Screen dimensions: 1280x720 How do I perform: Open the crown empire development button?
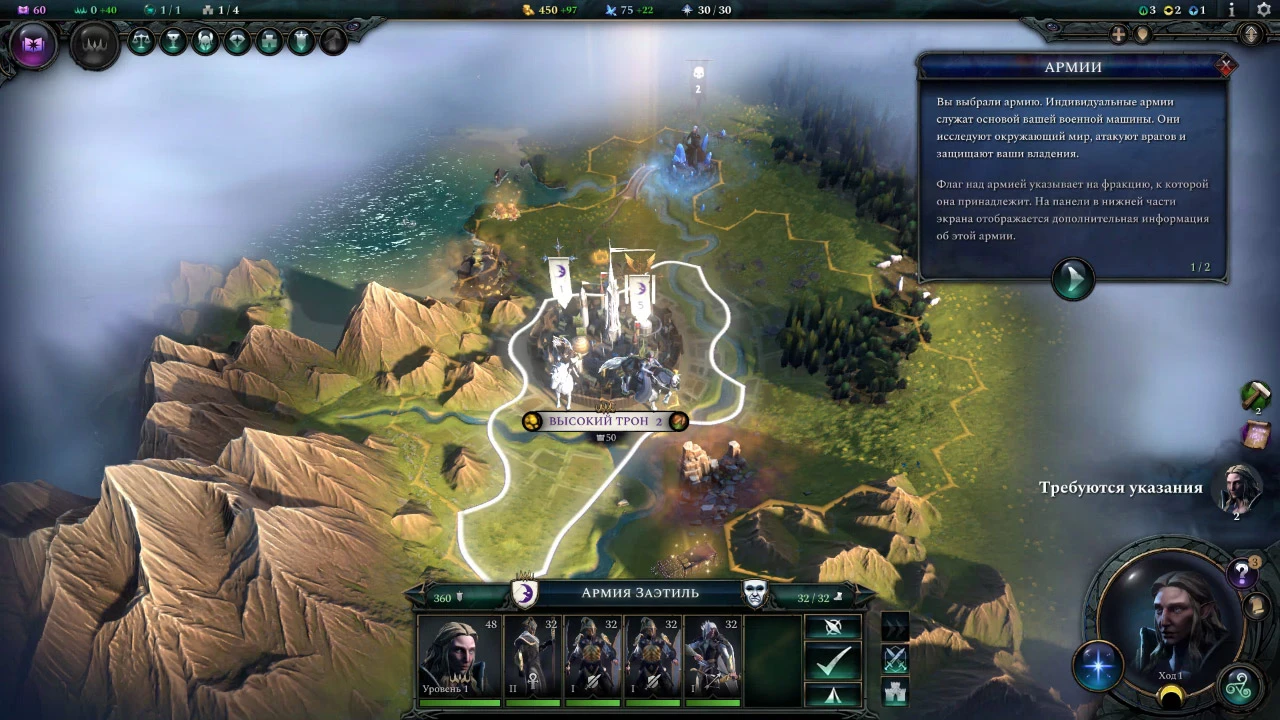pos(95,46)
